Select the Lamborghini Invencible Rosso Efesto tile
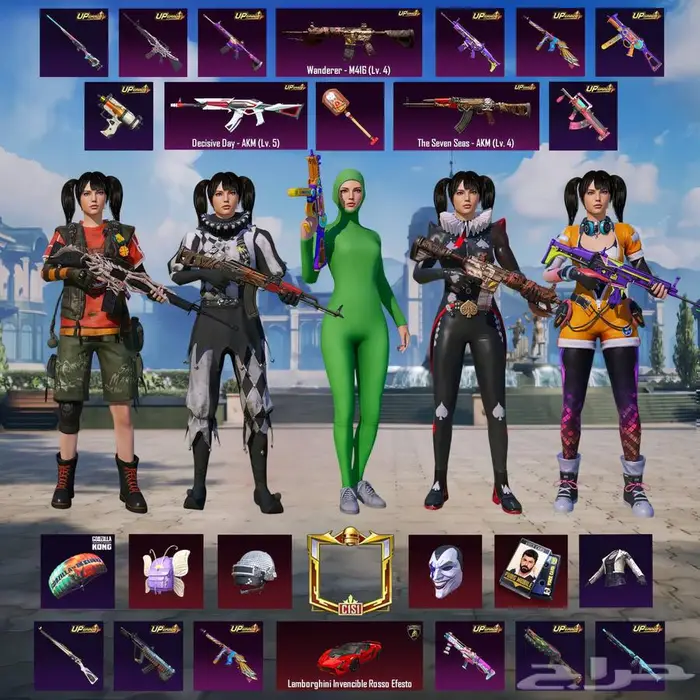 pos(349,655)
